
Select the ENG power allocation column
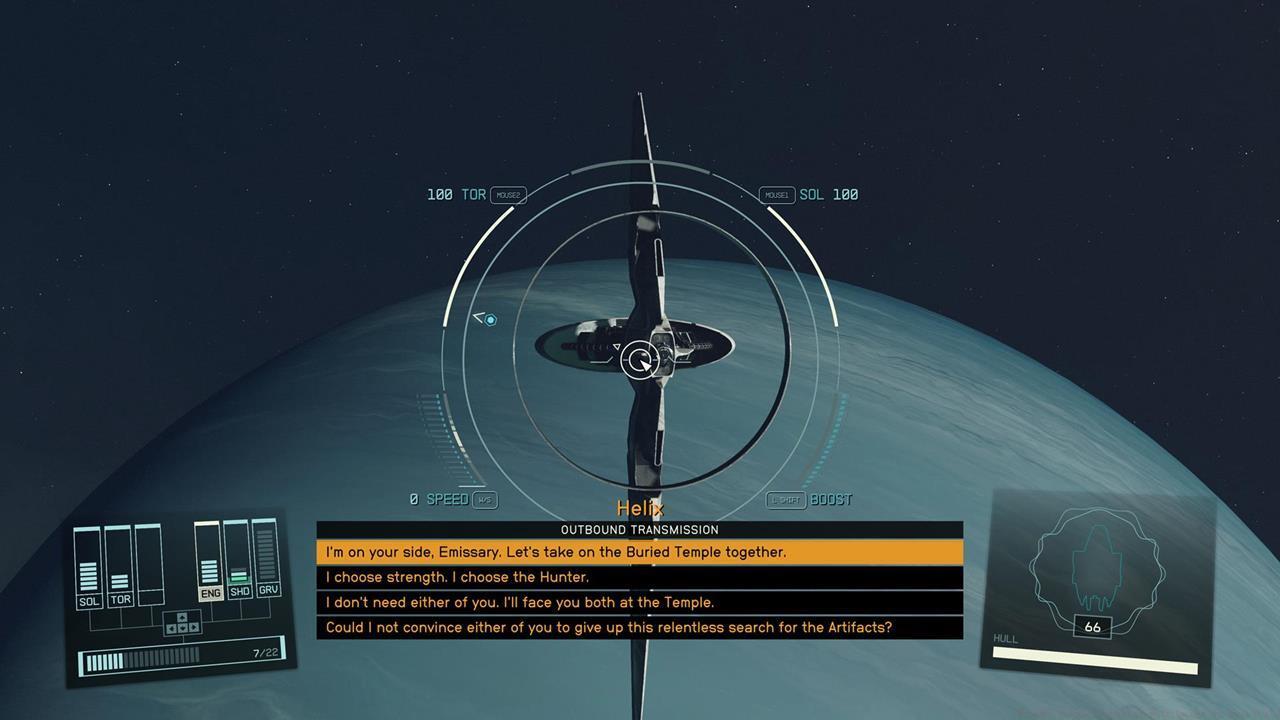click(209, 564)
